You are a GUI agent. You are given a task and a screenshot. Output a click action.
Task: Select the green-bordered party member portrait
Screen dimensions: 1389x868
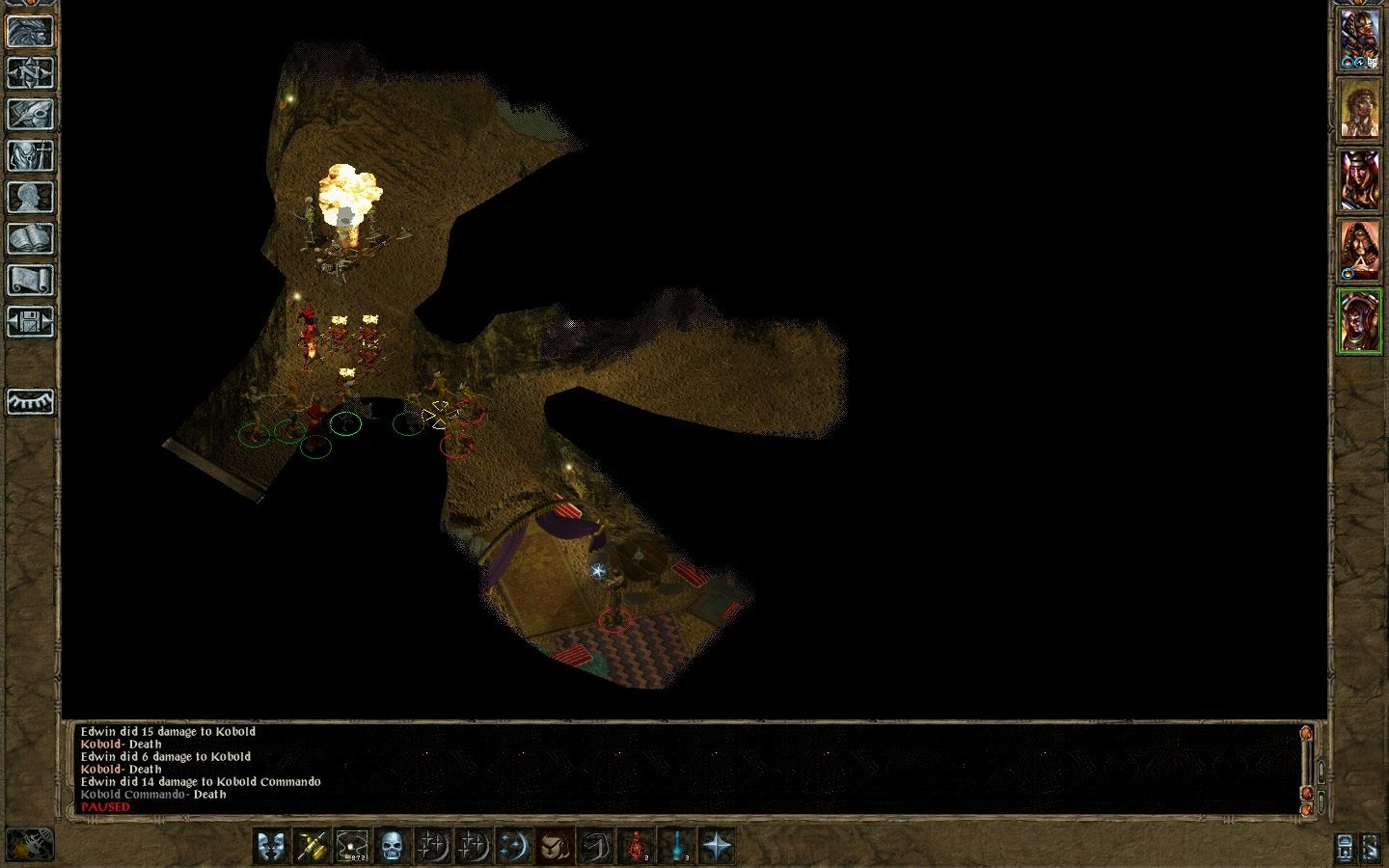click(1359, 322)
